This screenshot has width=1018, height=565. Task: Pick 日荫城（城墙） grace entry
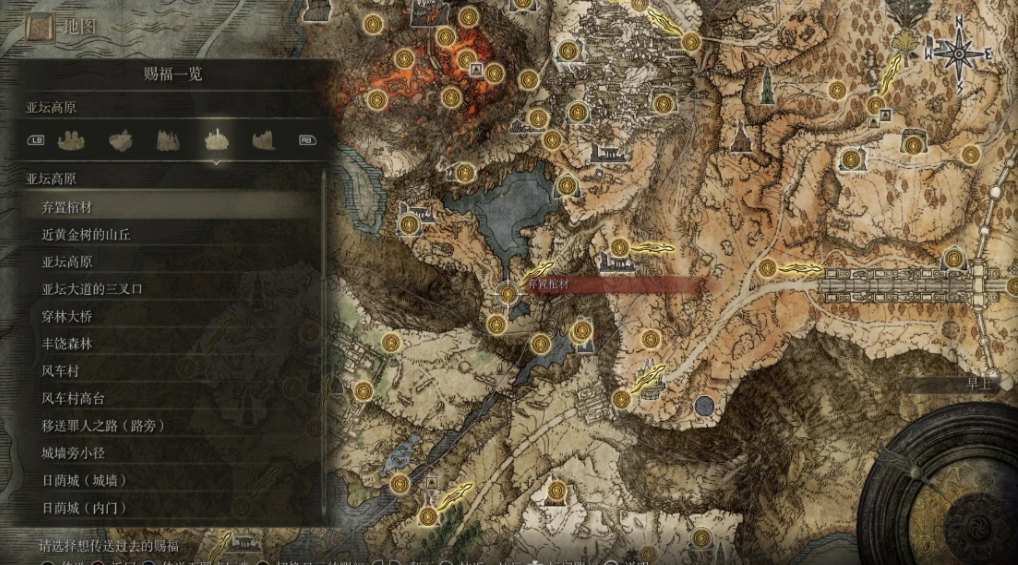pos(170,480)
